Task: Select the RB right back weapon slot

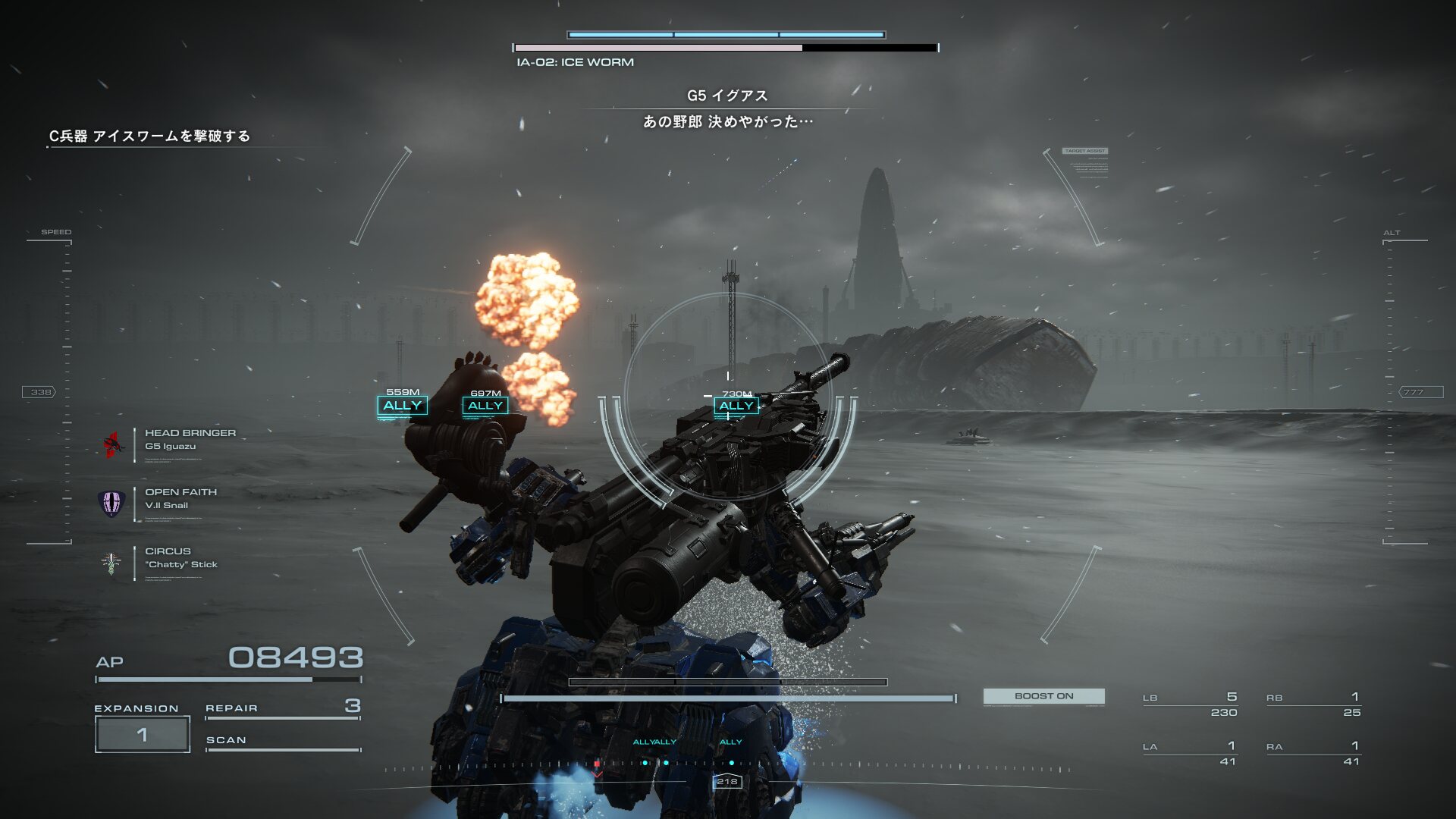Action: pos(1313,704)
